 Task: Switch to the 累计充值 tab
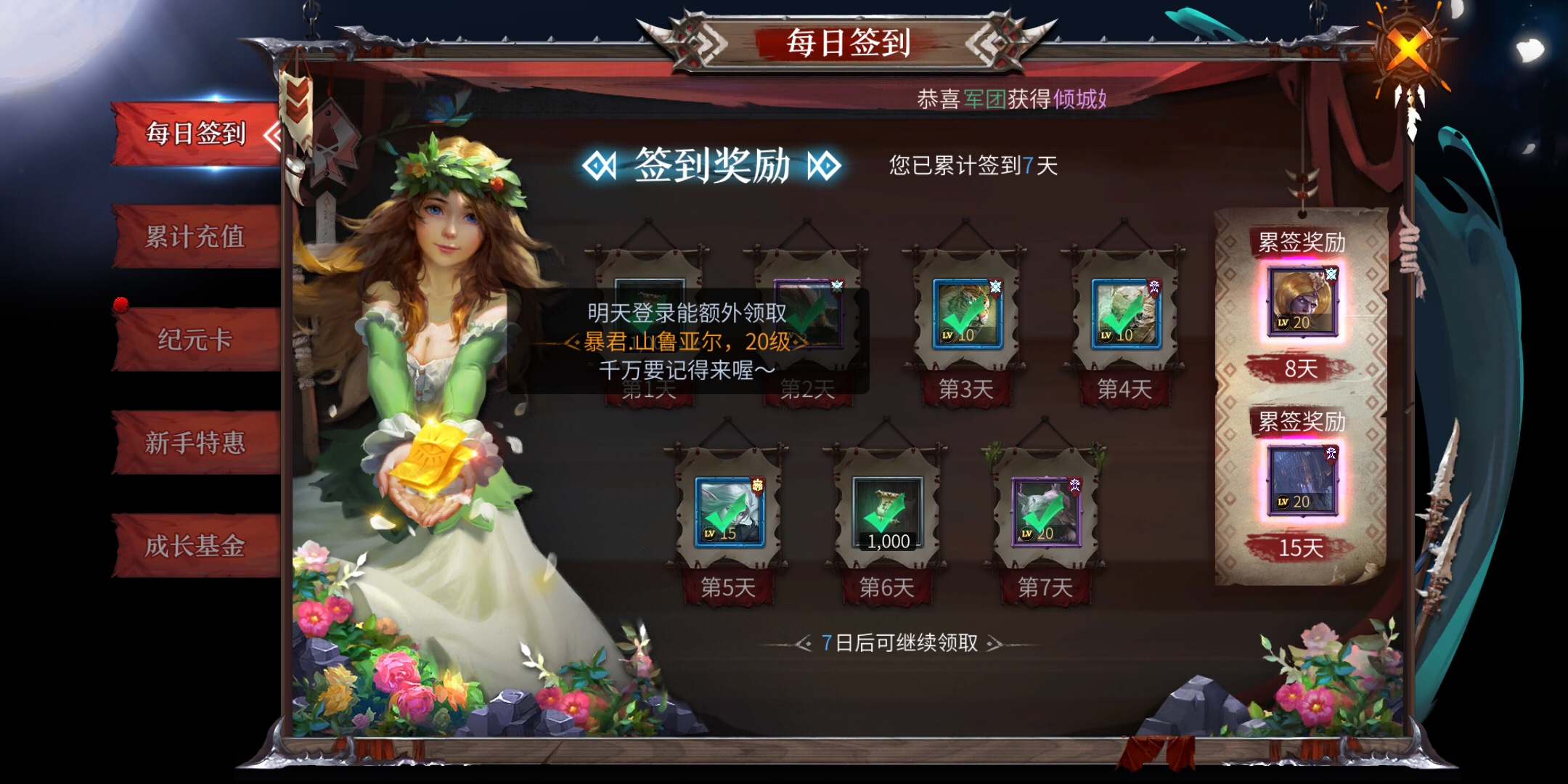click(x=195, y=237)
